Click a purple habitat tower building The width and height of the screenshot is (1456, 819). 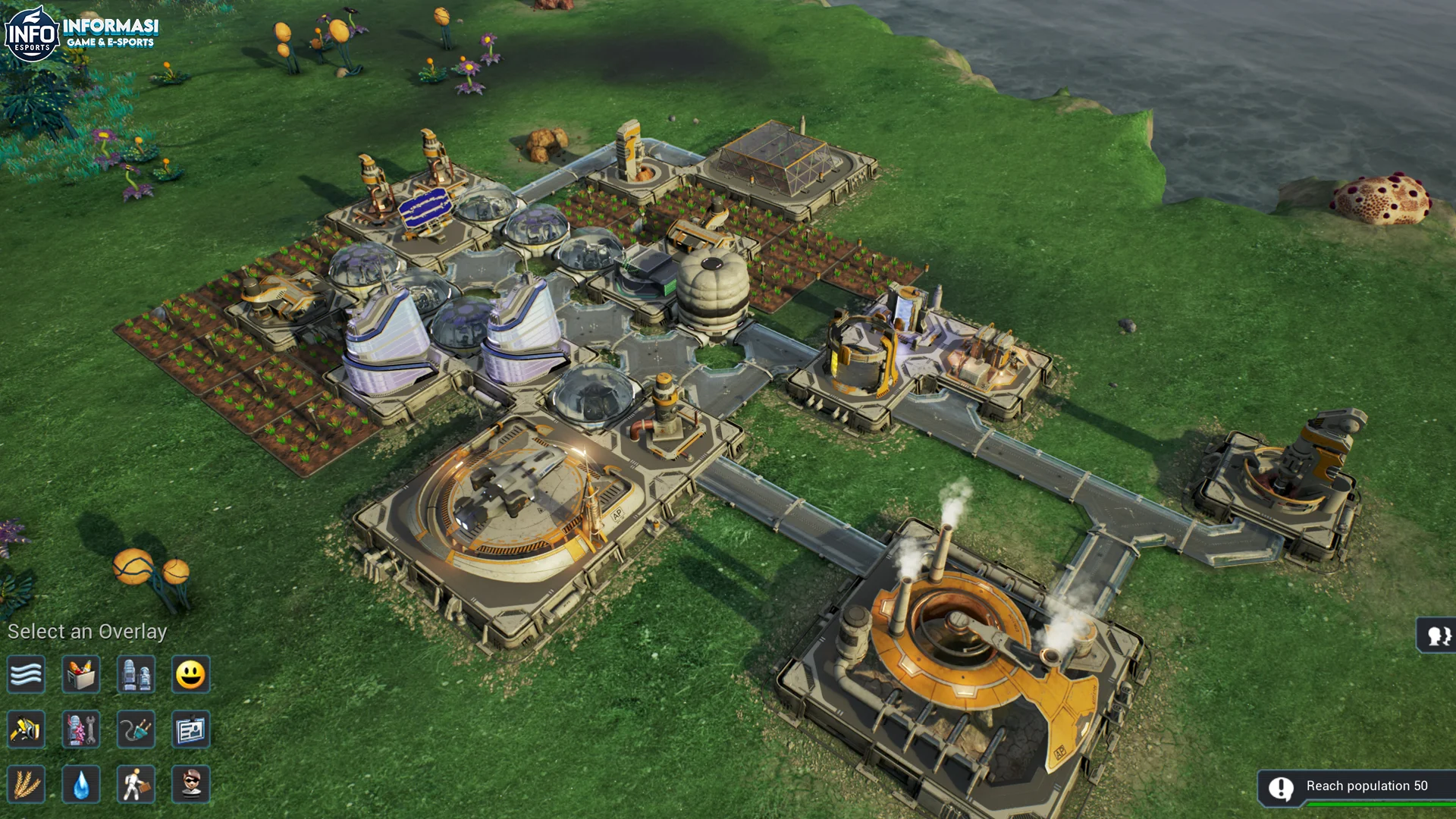tap(387, 349)
